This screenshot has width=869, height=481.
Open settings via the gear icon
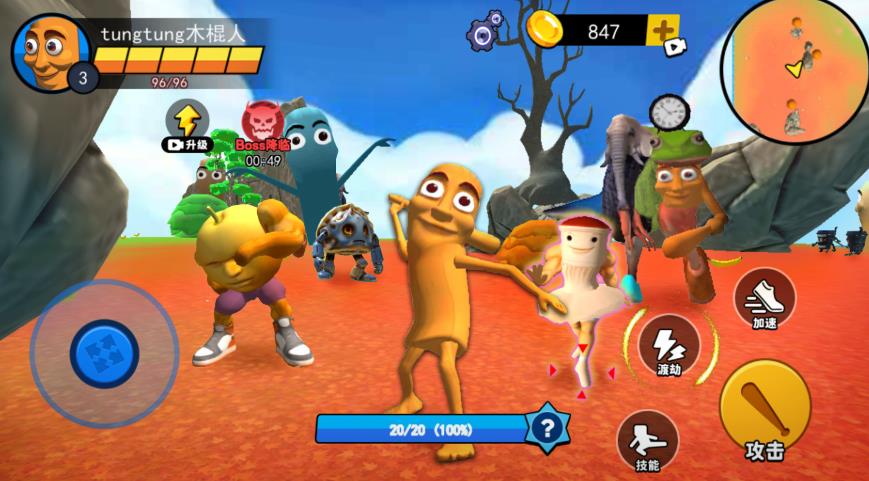pyautogui.click(x=485, y=32)
